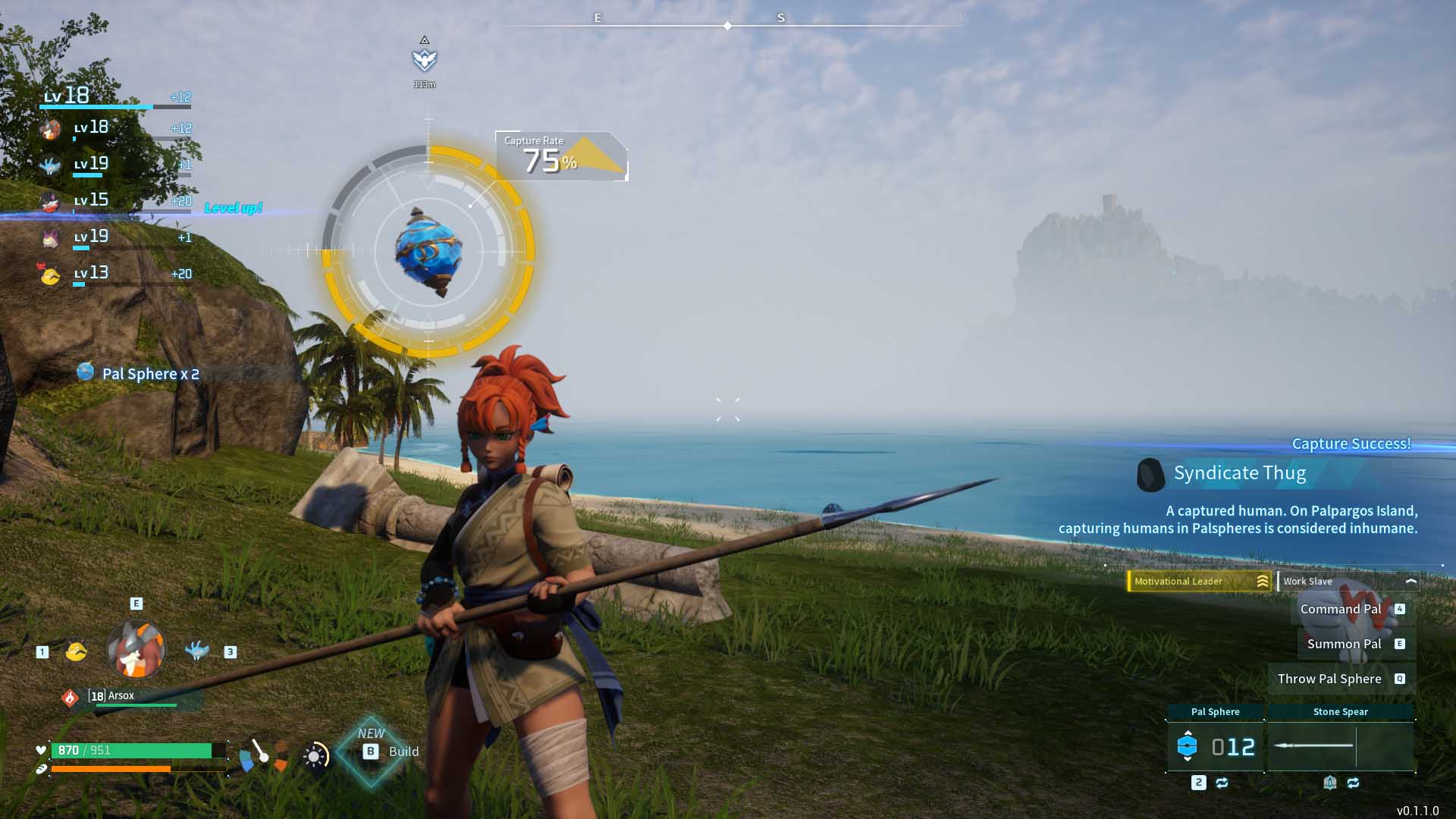Screen dimensions: 1456x819
Task: Click the time-of-day sun icon
Action: click(315, 755)
